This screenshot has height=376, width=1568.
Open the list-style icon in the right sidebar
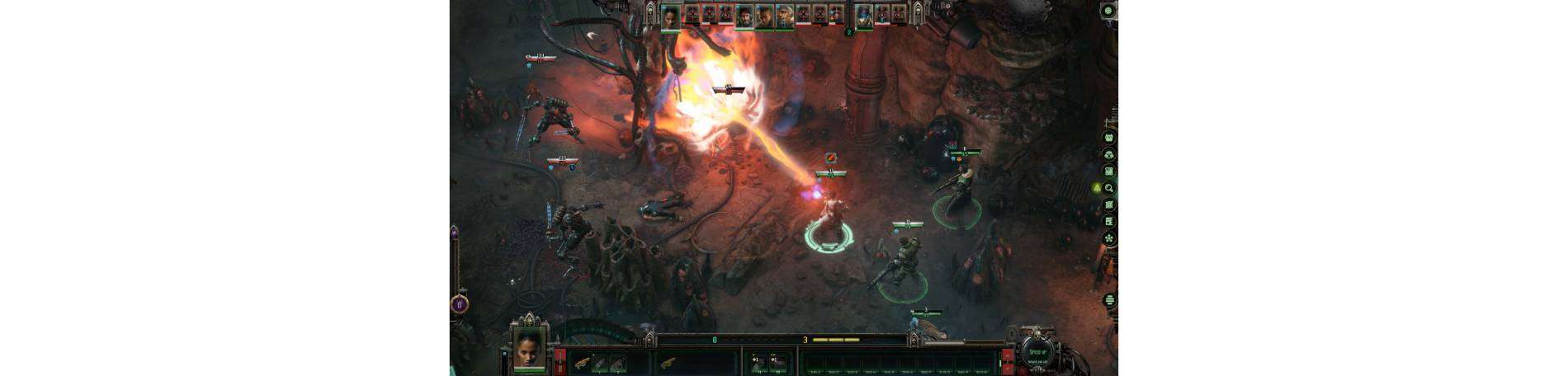(x=1109, y=222)
